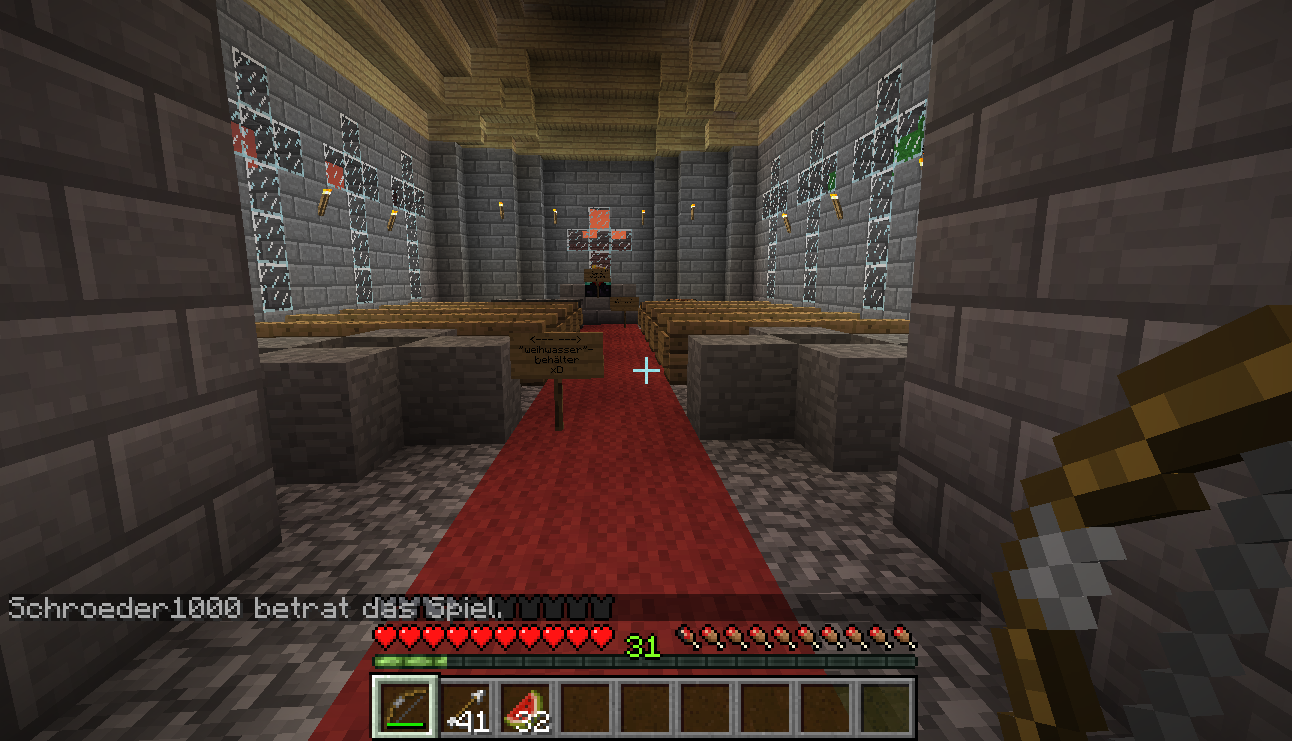Choose the melon slice hotbar slot

point(526,707)
